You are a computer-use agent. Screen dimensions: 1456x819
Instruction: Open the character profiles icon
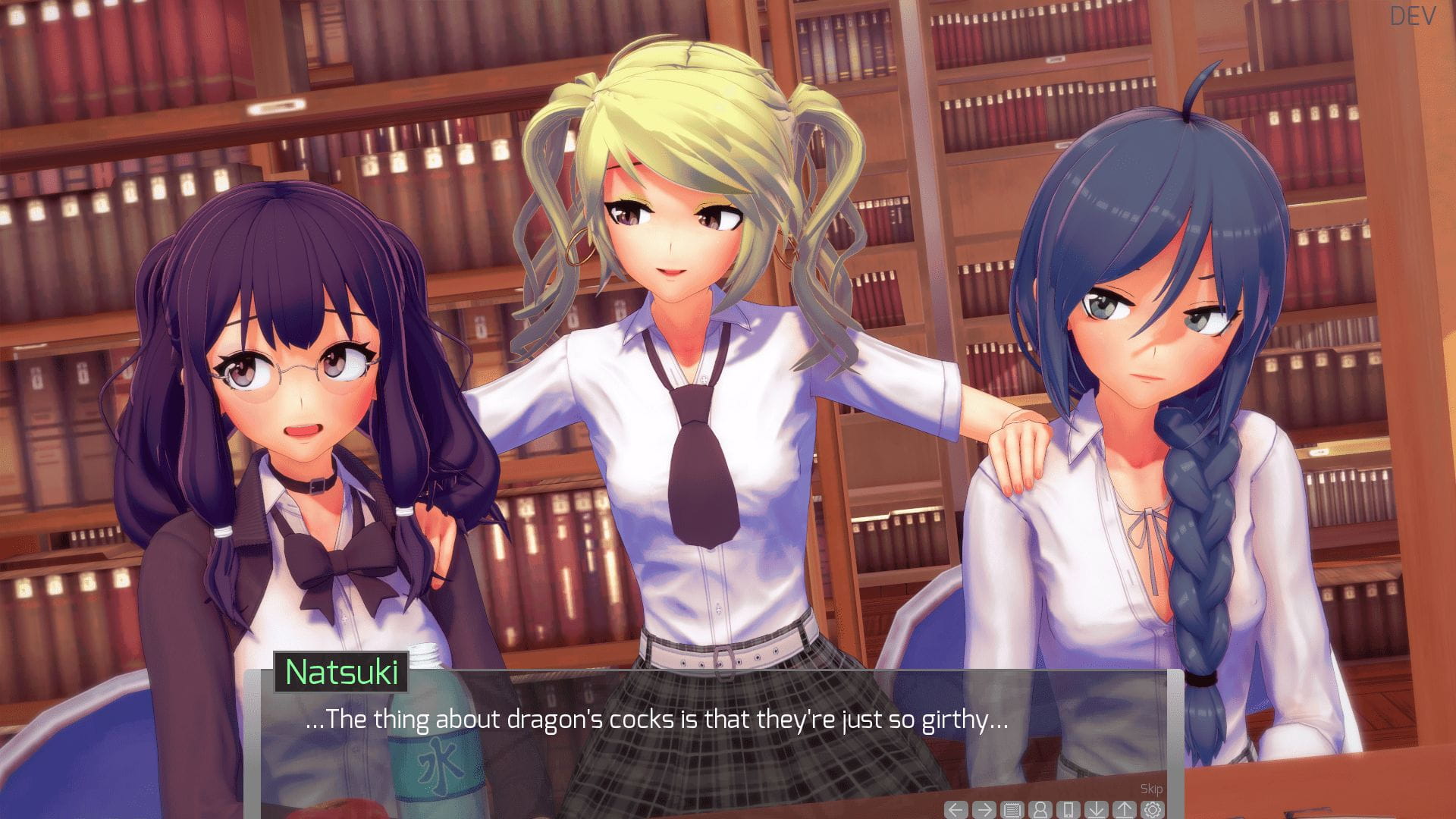tap(1040, 809)
